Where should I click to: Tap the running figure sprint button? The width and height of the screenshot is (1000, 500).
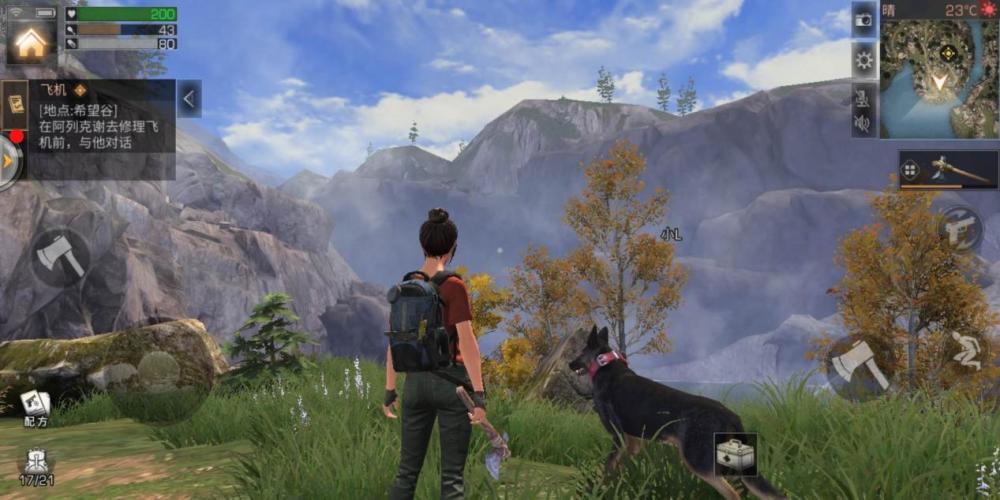click(965, 353)
